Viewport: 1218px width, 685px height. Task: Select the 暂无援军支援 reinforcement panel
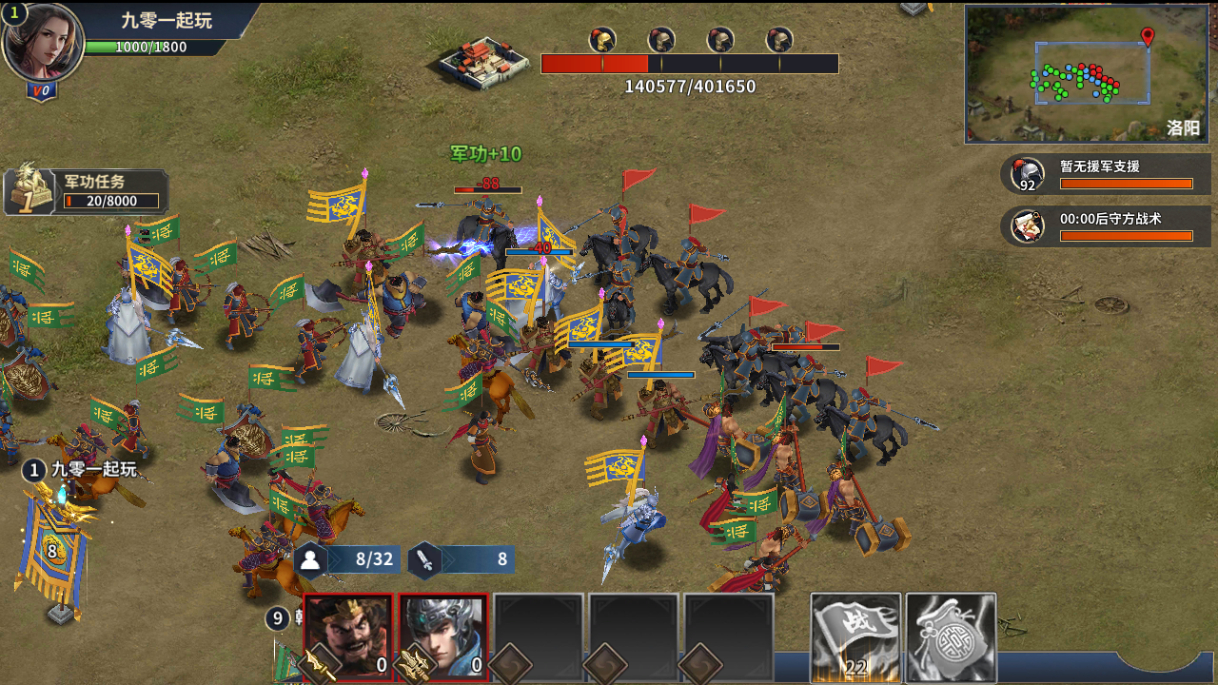click(x=1106, y=174)
